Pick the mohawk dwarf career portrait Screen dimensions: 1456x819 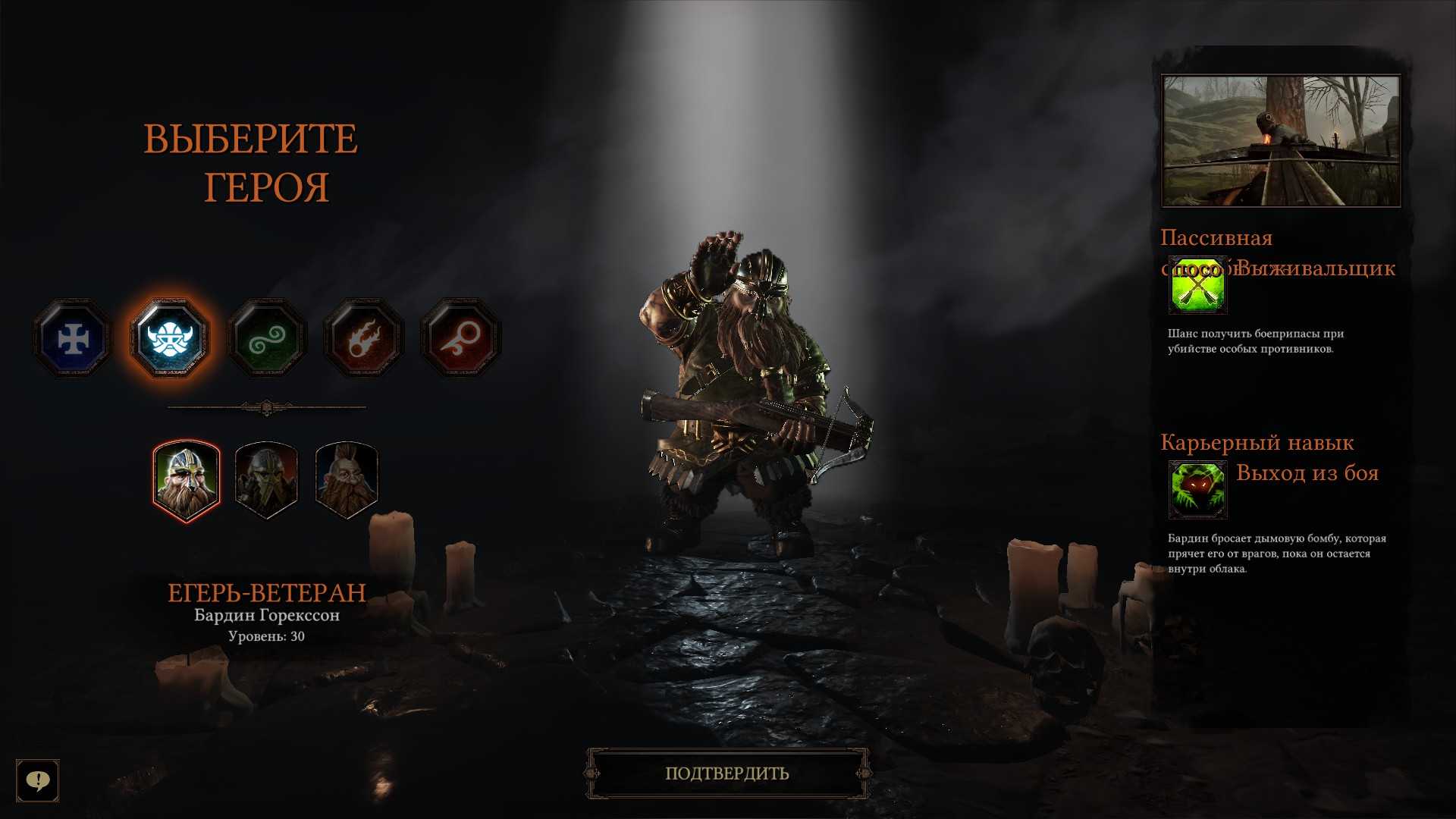coord(347,481)
